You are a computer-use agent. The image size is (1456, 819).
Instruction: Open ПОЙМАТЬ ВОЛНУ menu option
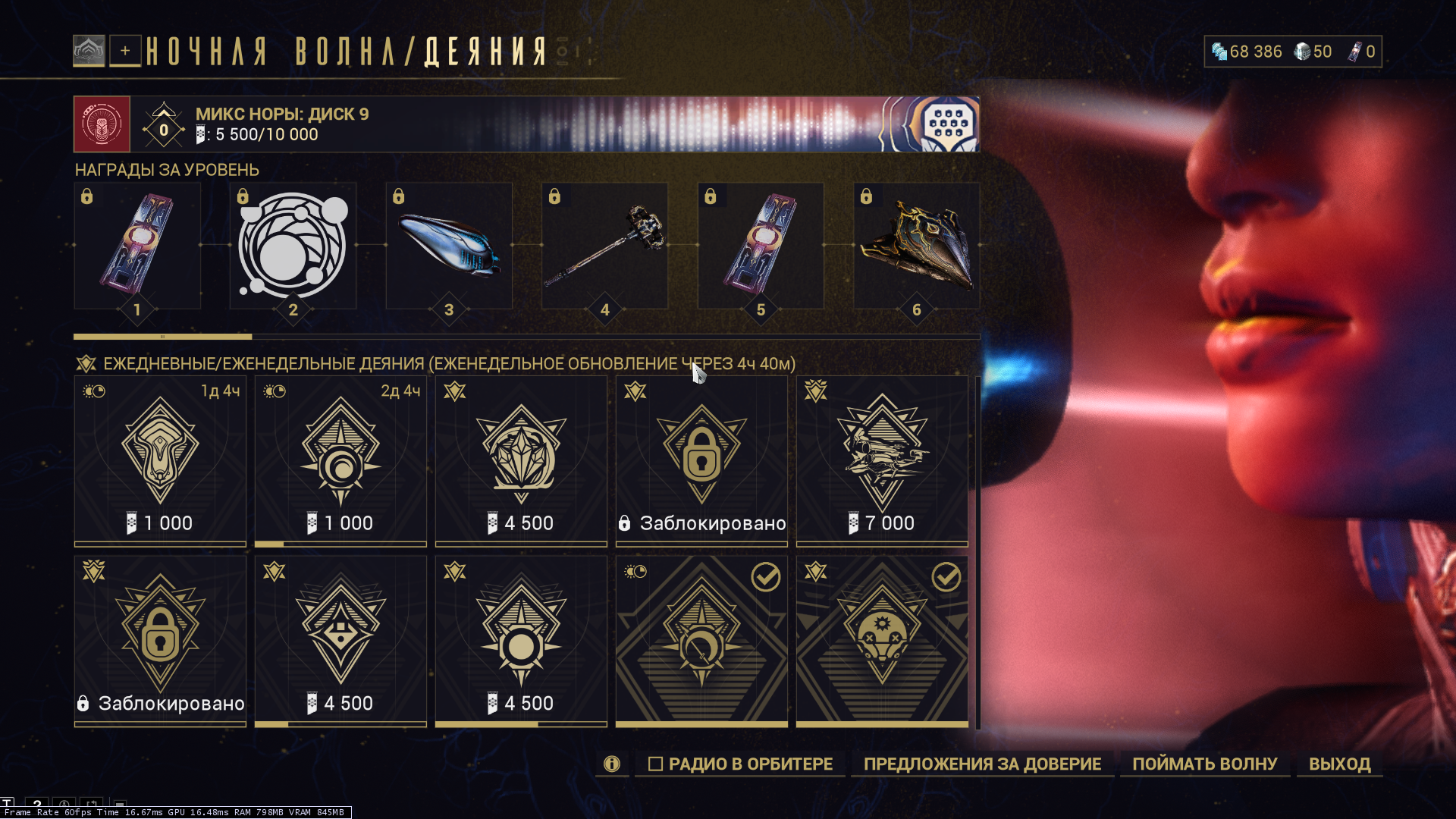coord(1204,764)
